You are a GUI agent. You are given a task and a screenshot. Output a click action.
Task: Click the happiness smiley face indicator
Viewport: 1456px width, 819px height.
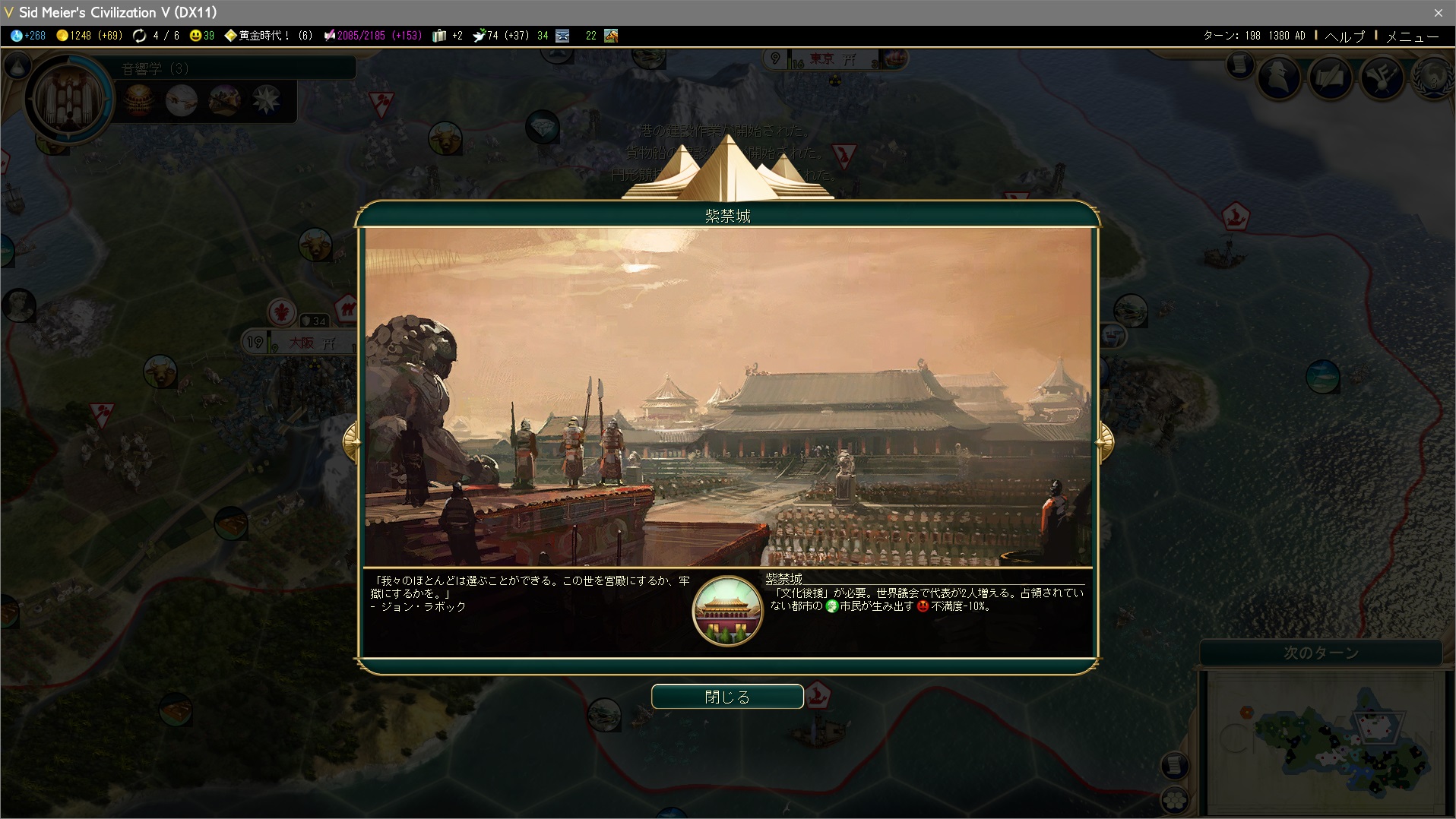coord(202,36)
